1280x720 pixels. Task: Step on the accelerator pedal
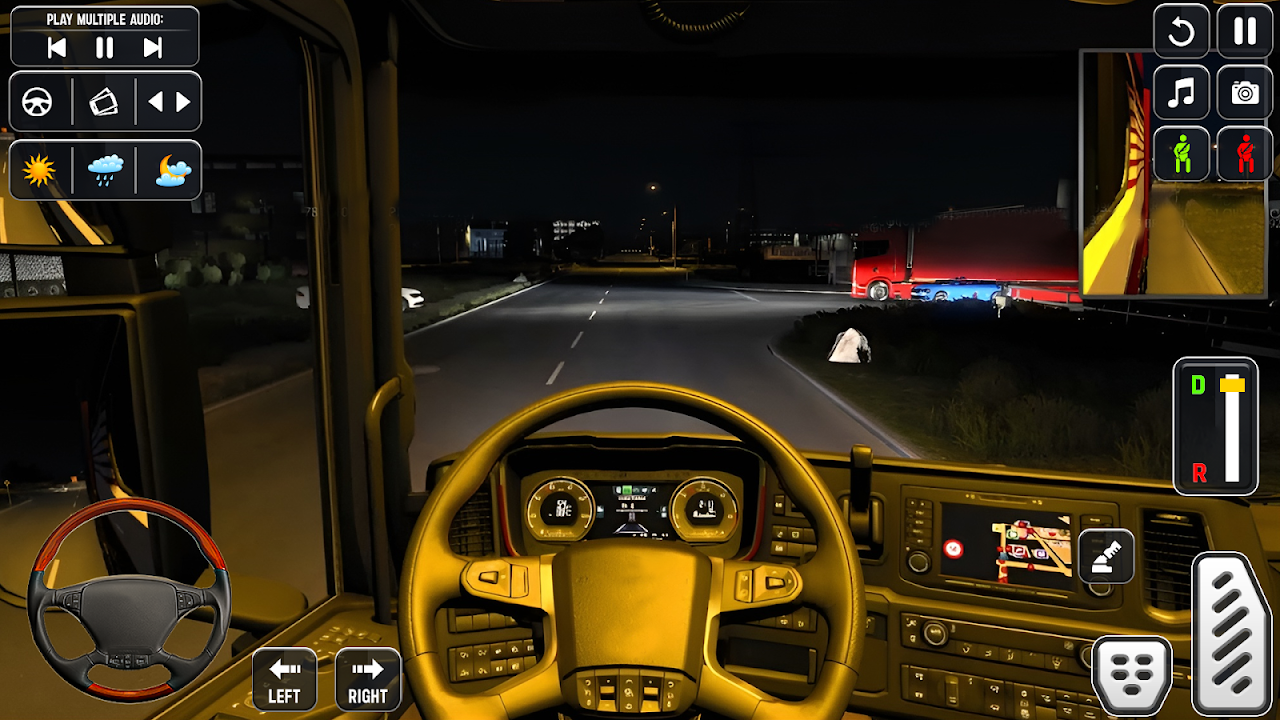point(1231,632)
